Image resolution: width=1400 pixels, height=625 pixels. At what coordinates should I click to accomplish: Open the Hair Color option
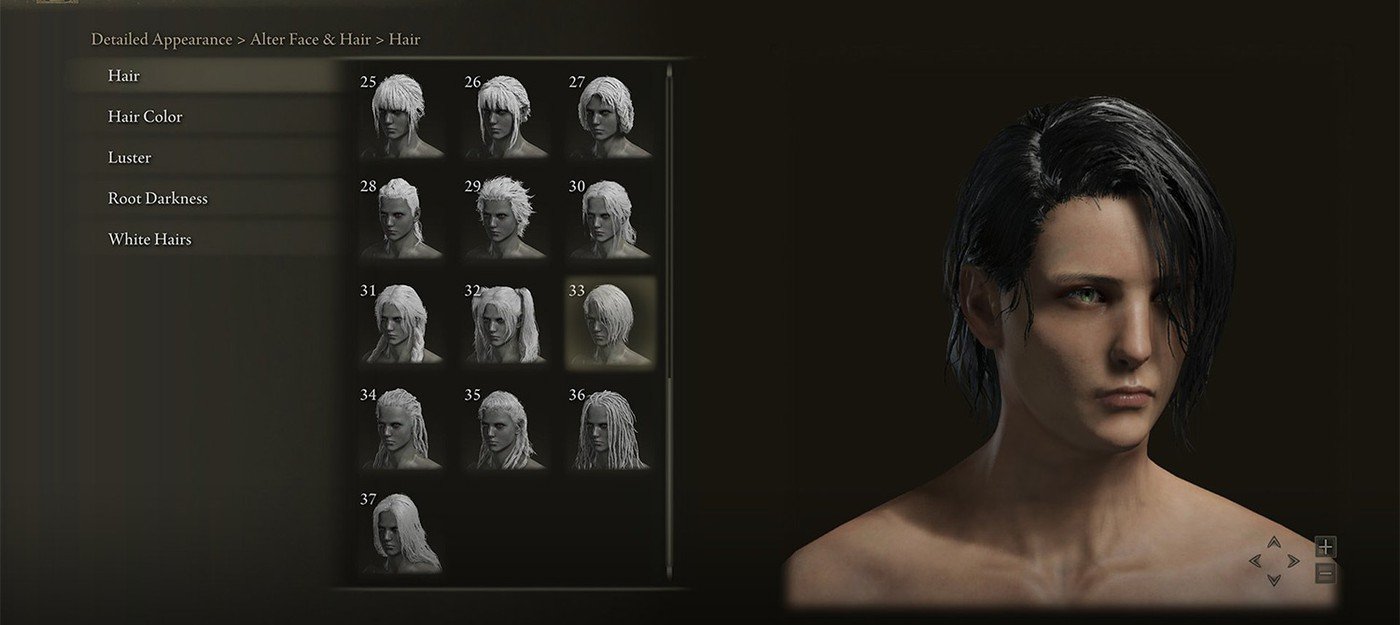click(145, 117)
